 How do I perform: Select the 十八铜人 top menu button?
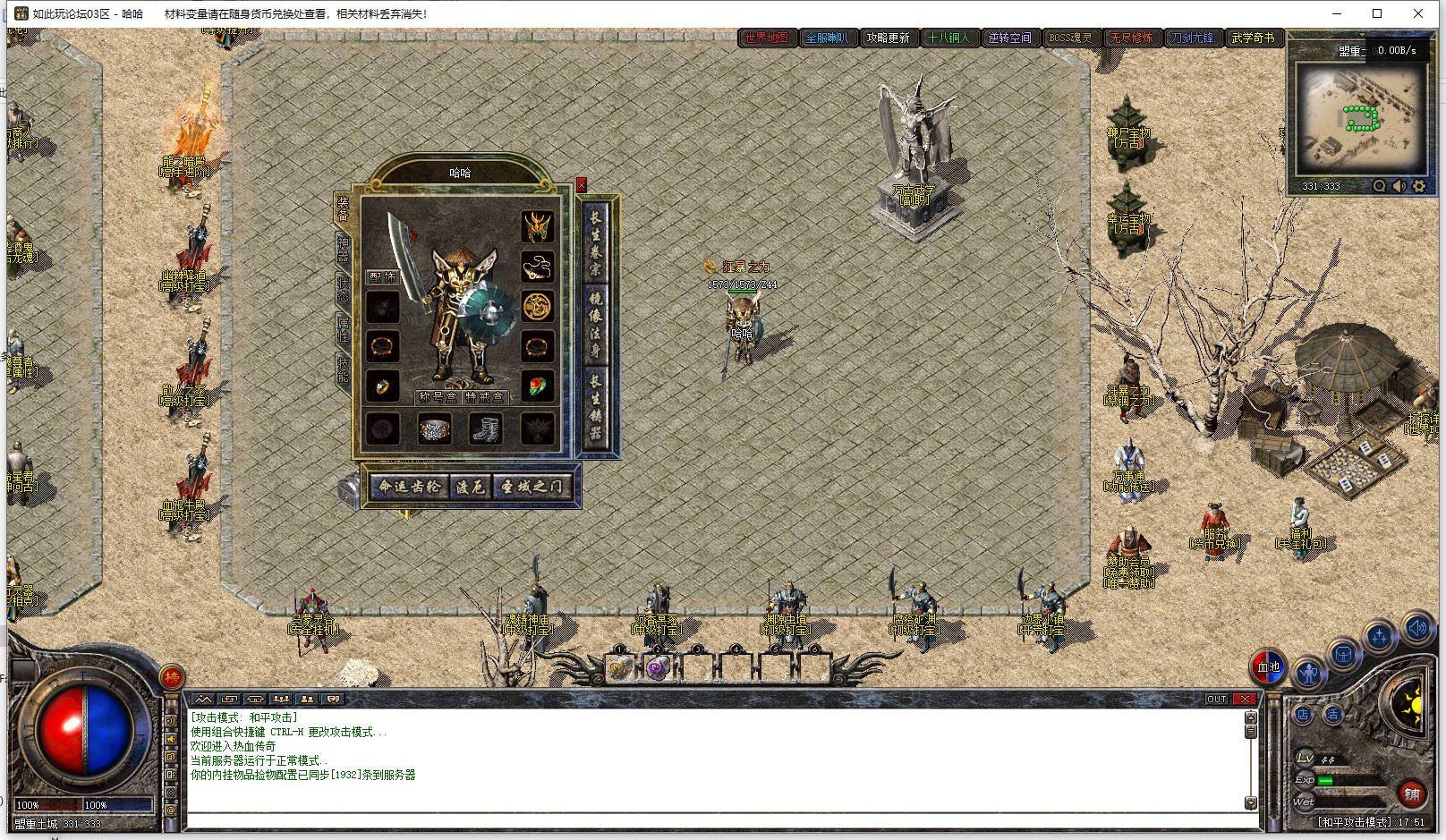[x=948, y=38]
